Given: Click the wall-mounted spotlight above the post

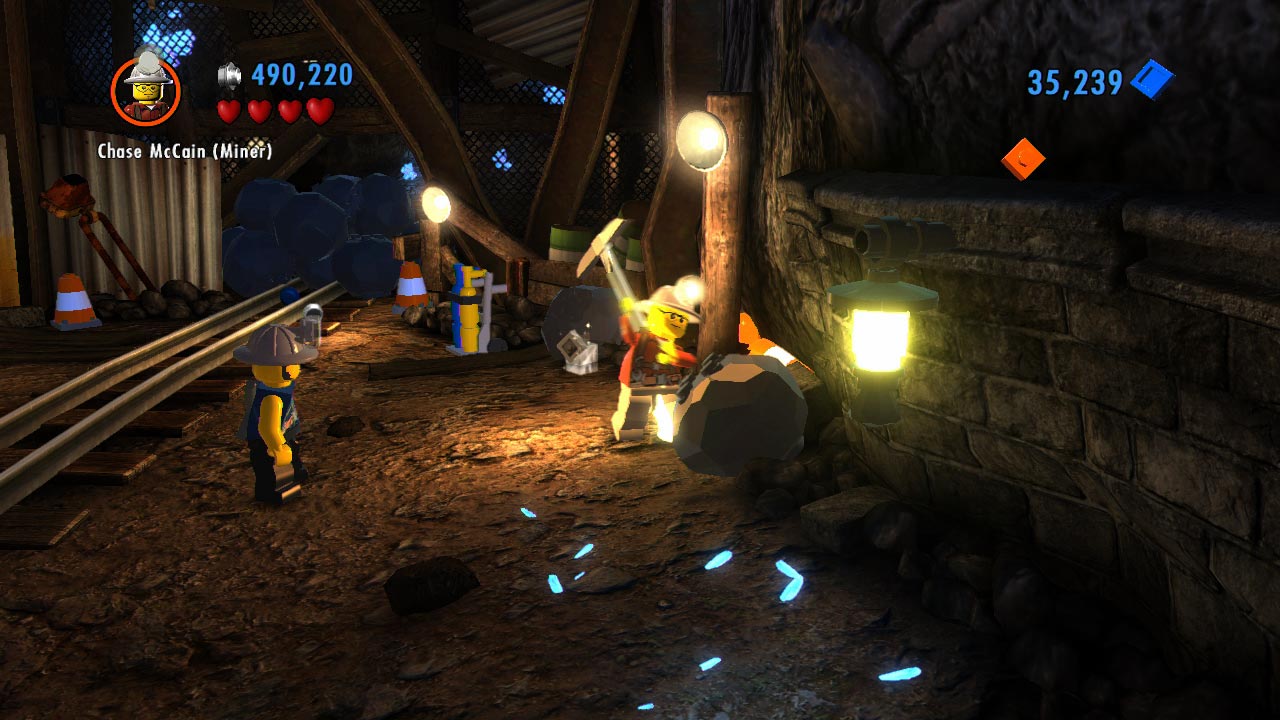Looking at the screenshot, I should click(x=700, y=137).
